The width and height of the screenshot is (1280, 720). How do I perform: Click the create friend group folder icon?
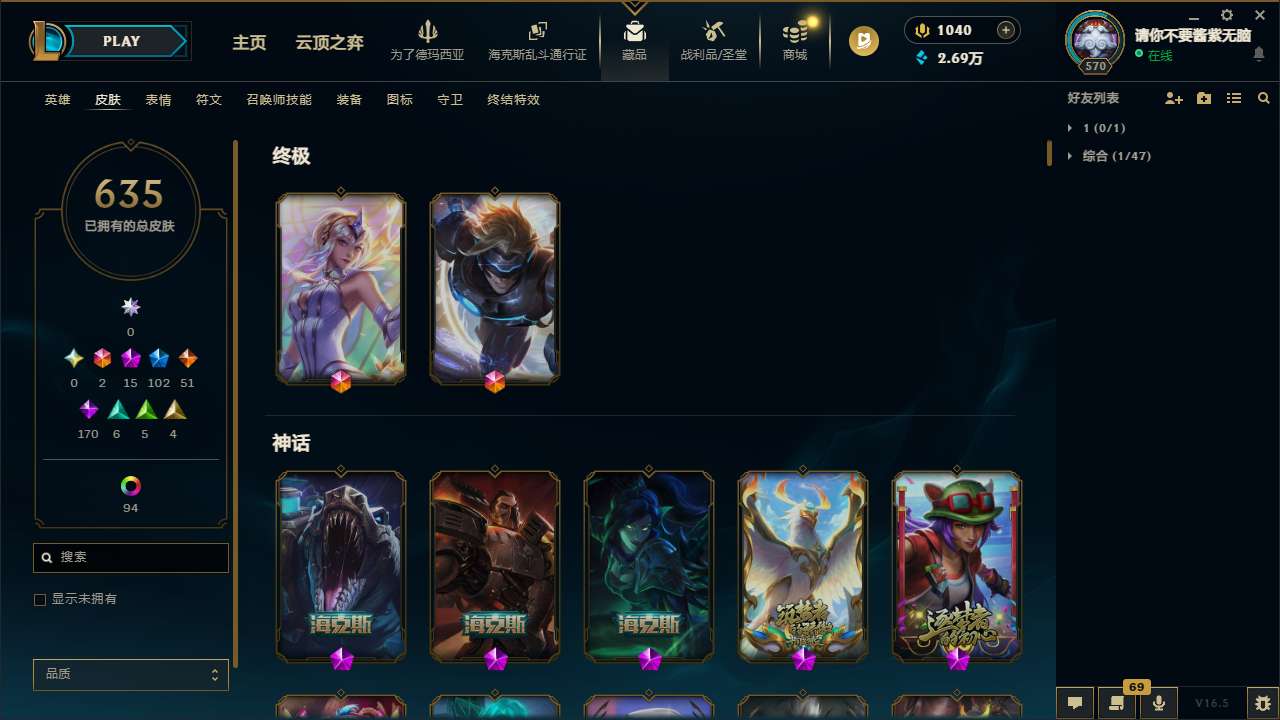click(1203, 98)
